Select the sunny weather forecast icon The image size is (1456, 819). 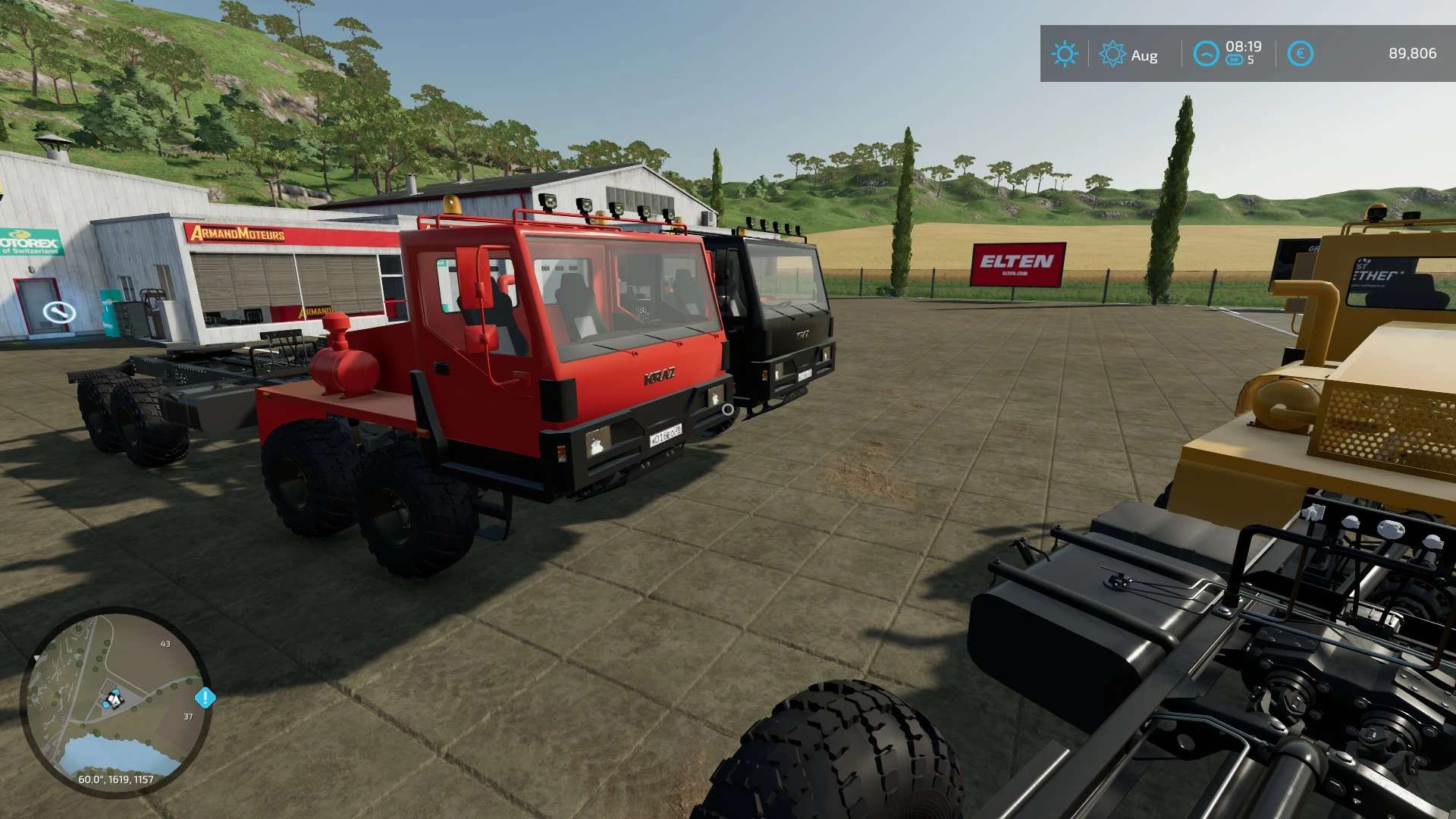pos(1064,54)
